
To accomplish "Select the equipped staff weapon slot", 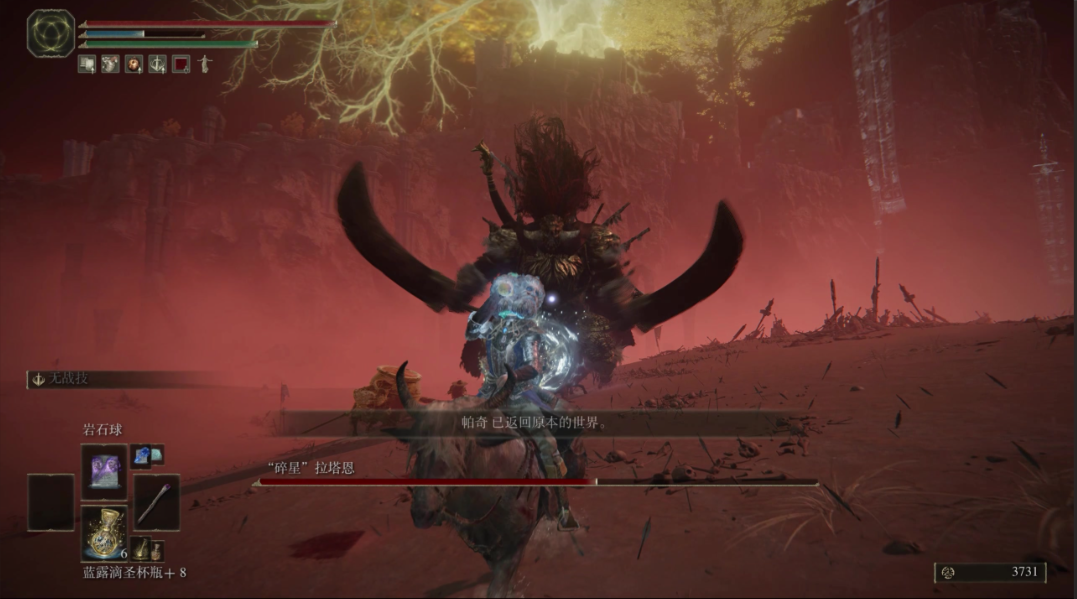I will (156, 502).
